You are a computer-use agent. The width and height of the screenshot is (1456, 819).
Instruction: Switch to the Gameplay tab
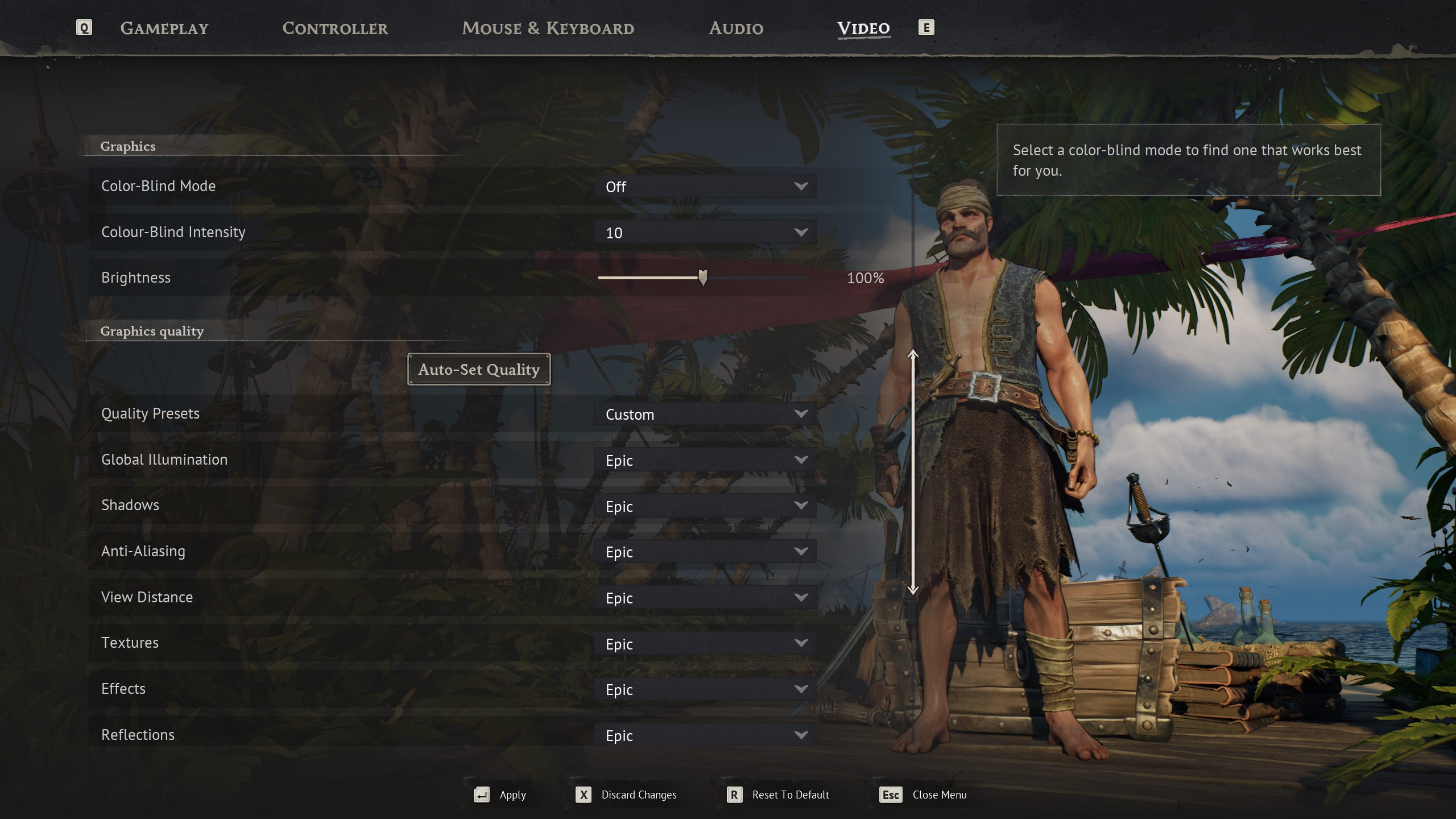click(164, 28)
